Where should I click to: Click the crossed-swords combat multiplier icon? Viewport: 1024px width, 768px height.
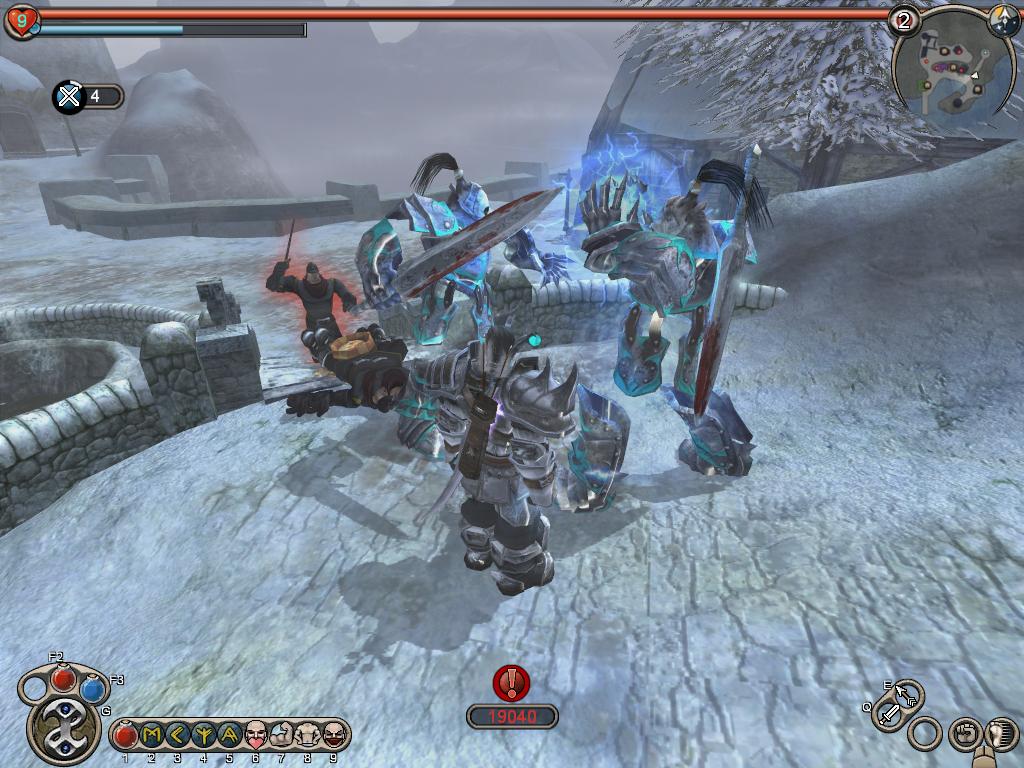[69, 97]
